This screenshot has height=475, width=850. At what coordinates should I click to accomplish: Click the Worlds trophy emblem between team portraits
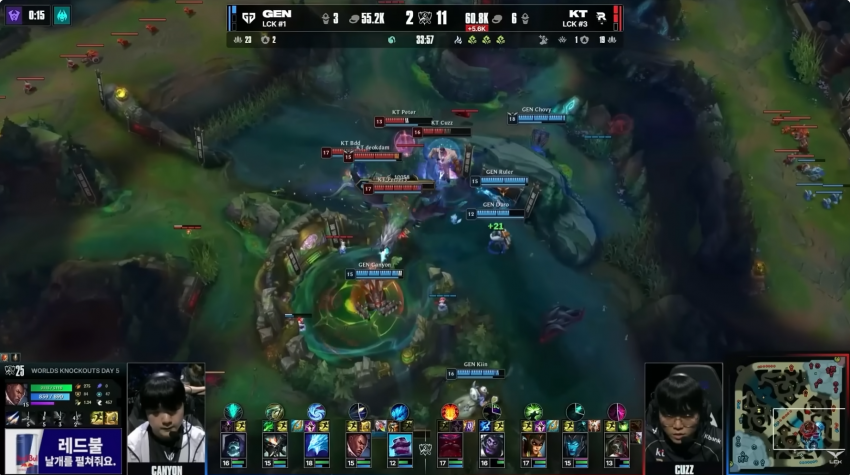coord(425,448)
